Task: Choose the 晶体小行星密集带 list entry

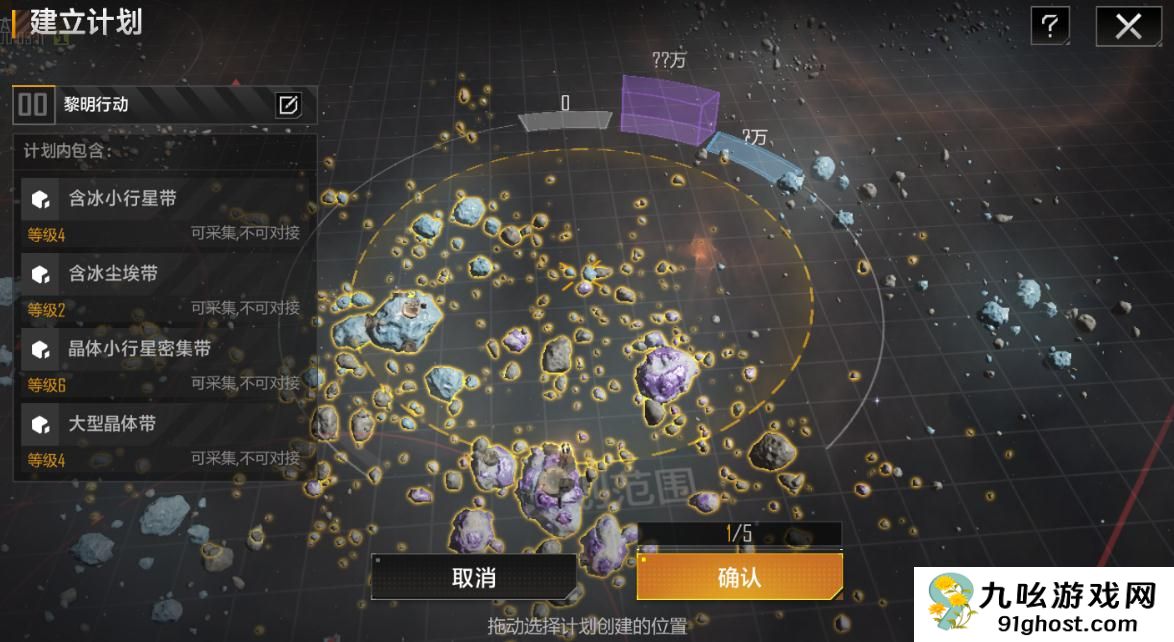Action: (165, 360)
